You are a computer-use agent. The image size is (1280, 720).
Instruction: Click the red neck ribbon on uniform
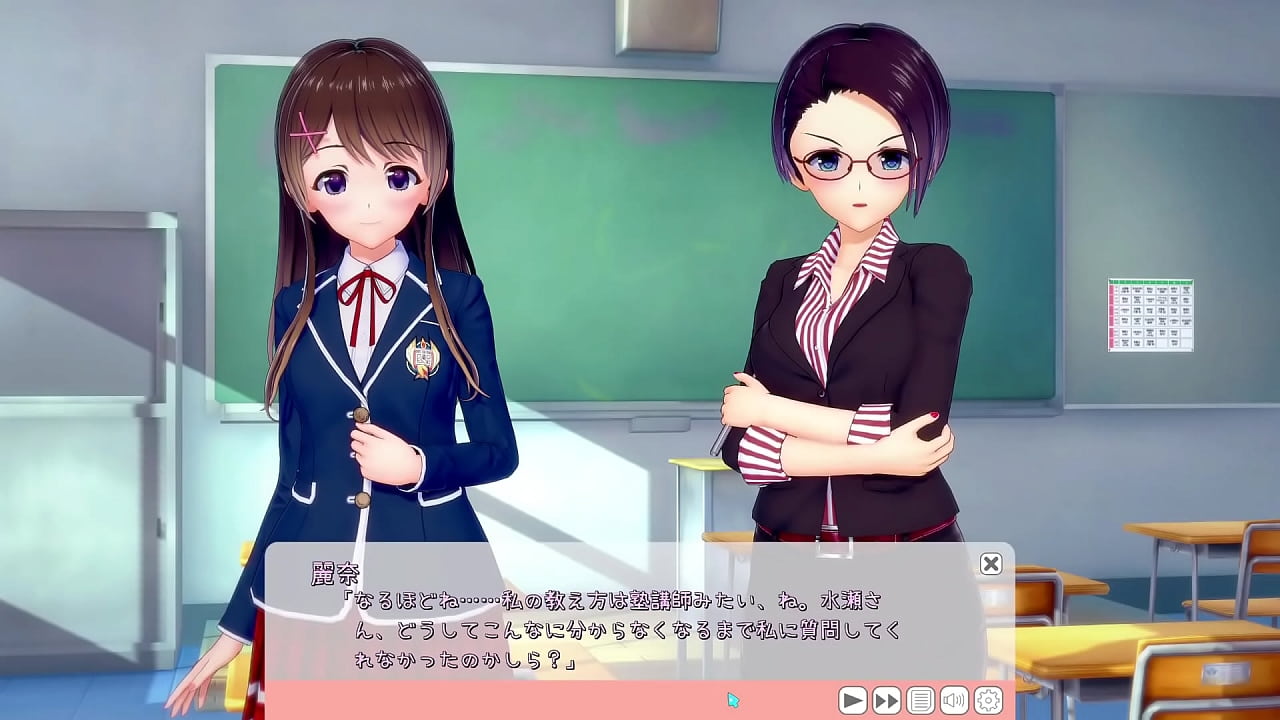pos(370,285)
